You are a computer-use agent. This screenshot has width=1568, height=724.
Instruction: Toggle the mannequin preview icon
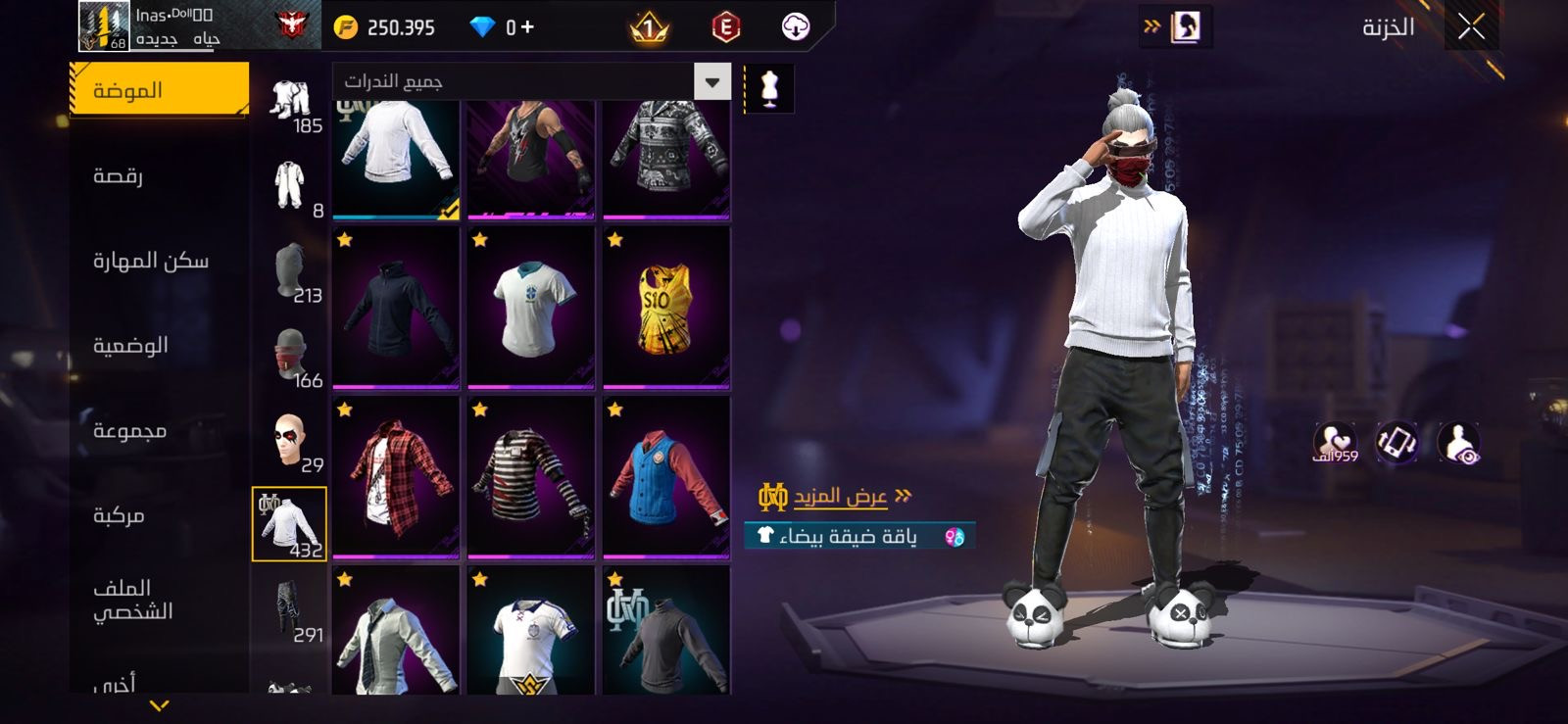click(769, 89)
